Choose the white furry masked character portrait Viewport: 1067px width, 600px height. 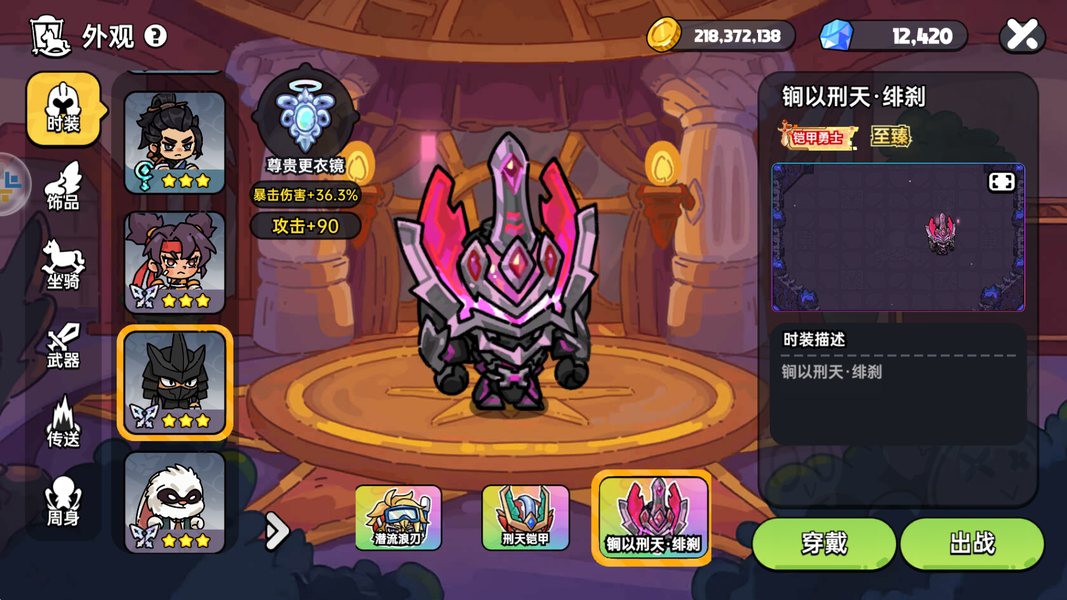[x=175, y=501]
